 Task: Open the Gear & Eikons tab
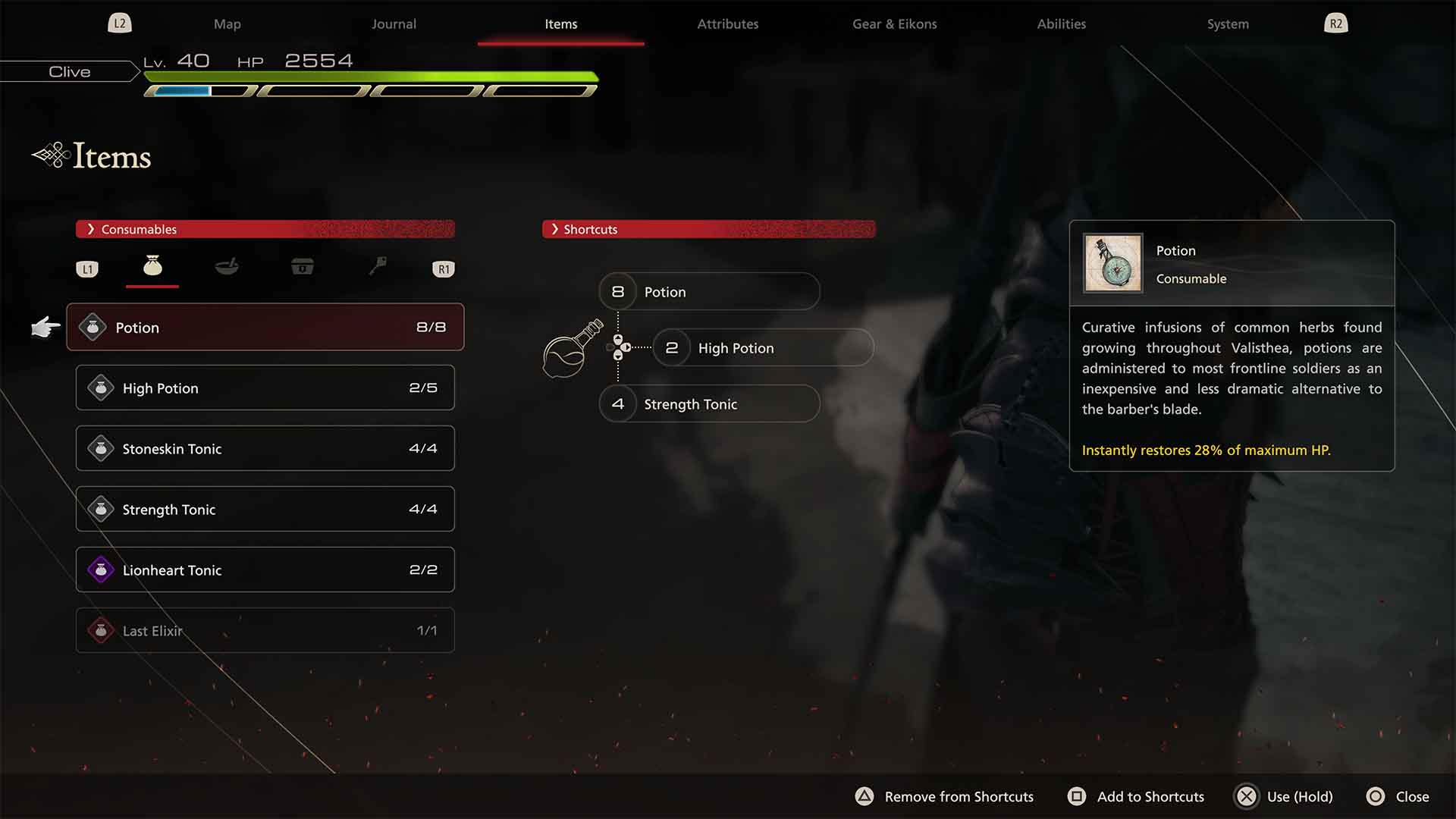coord(894,24)
